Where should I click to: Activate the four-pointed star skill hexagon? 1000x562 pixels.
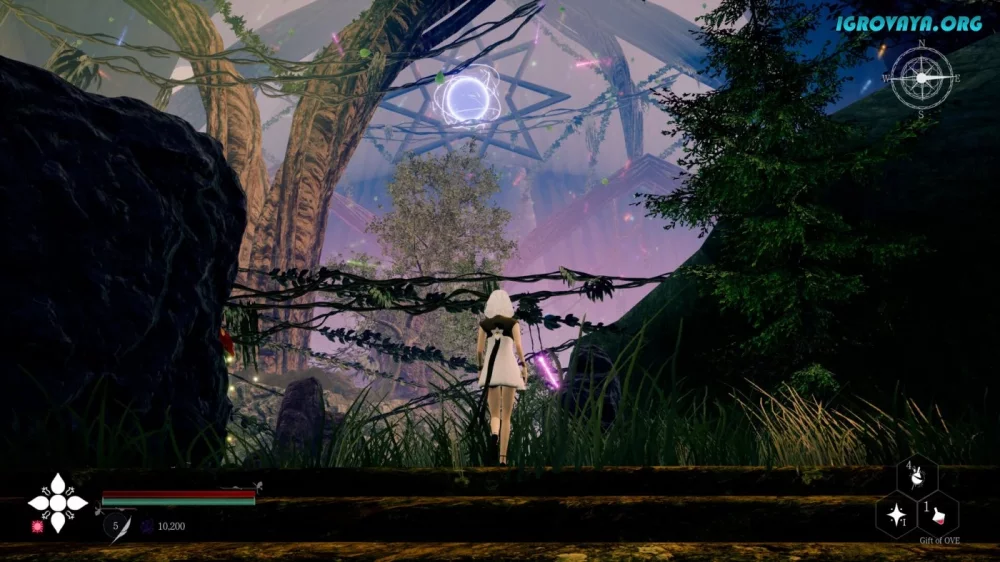[x=895, y=516]
